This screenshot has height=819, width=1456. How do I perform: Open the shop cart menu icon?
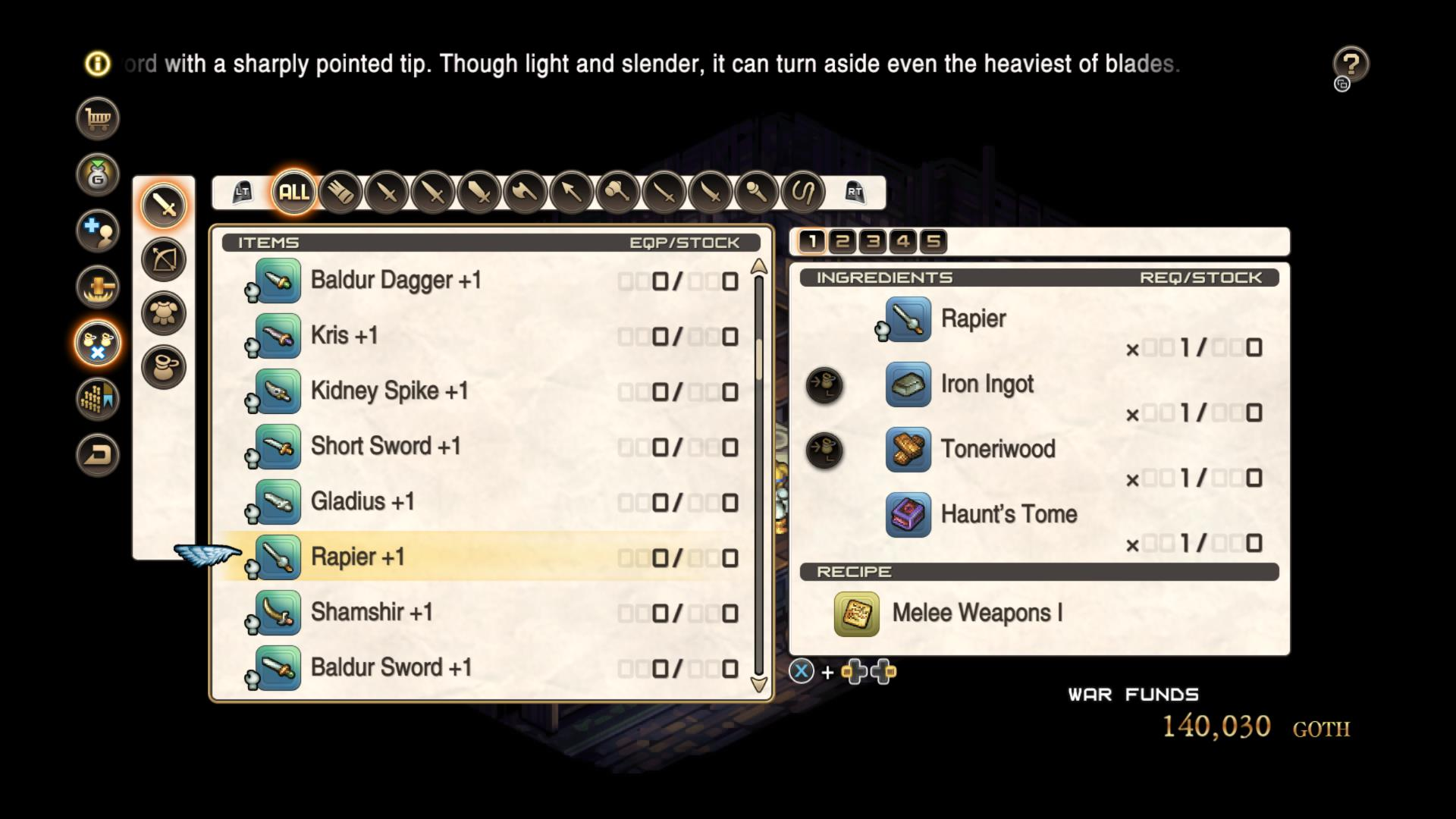[98, 119]
